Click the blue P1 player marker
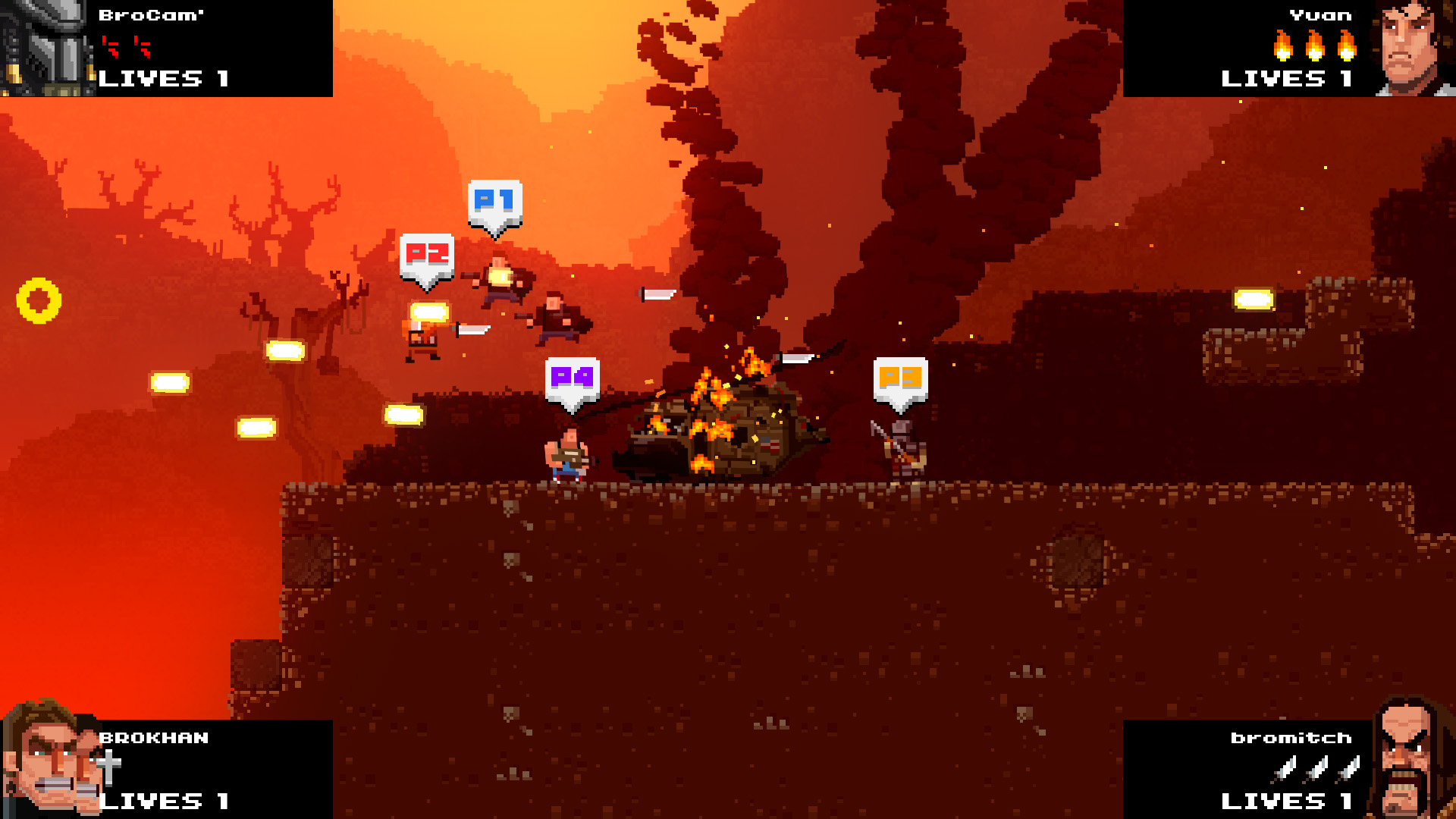Viewport: 1456px width, 819px height. 494,202
